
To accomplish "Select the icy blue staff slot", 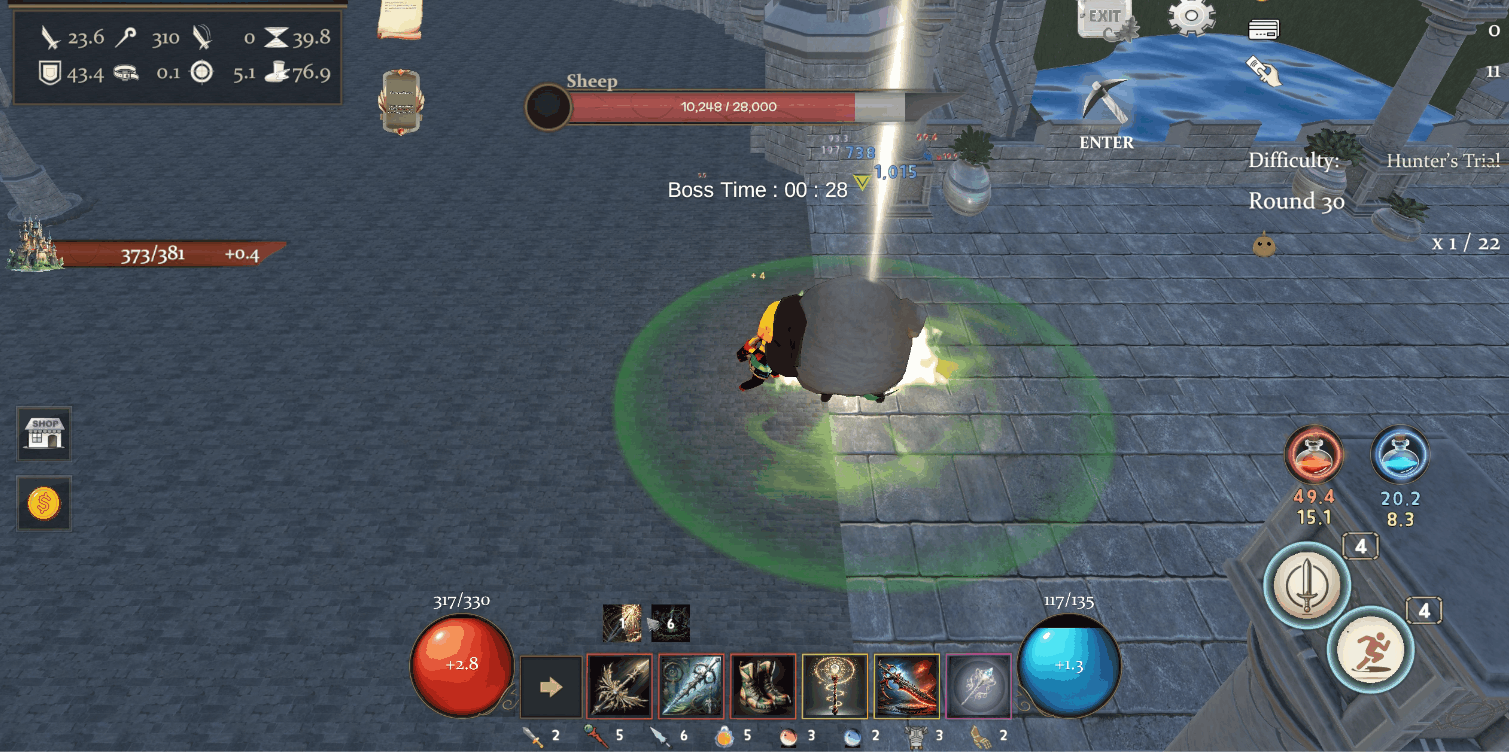I will pyautogui.click(x=691, y=687).
